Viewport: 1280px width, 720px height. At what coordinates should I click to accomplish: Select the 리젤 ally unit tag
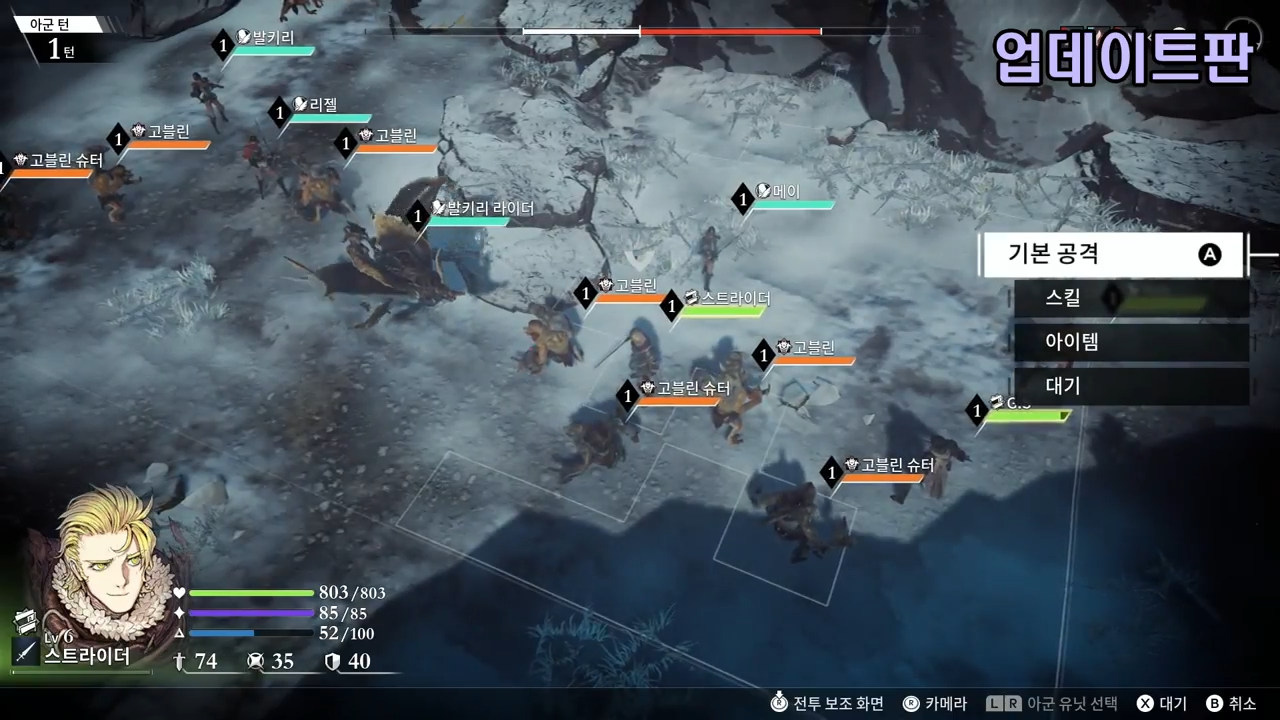point(324,105)
